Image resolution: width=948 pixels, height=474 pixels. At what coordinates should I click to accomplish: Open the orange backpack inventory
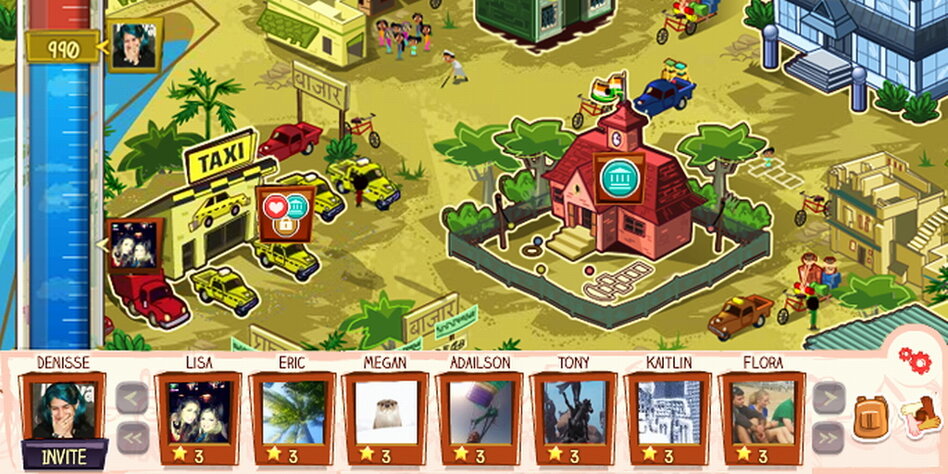pos(870,418)
